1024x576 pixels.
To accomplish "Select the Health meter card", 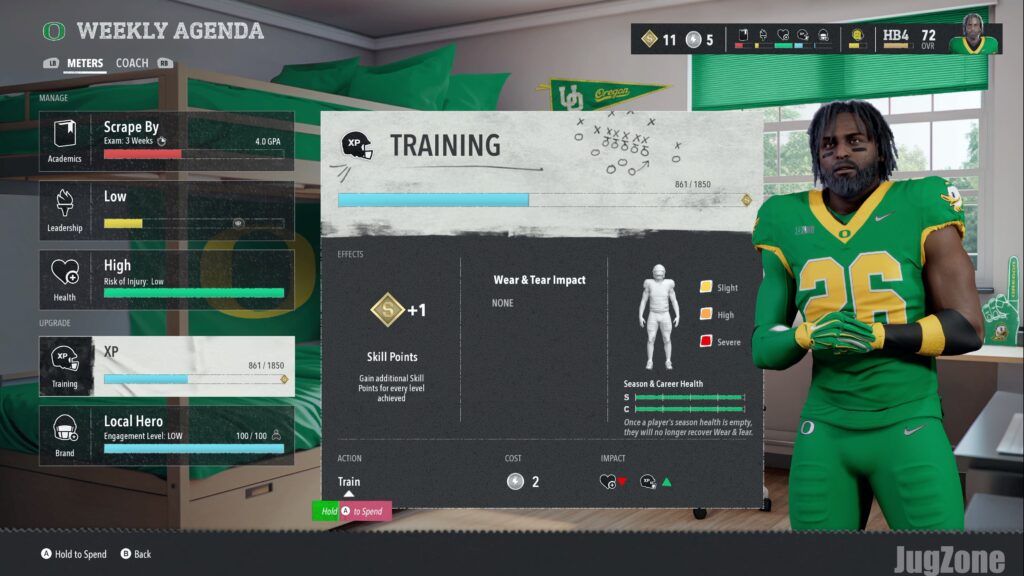I will tap(166, 279).
